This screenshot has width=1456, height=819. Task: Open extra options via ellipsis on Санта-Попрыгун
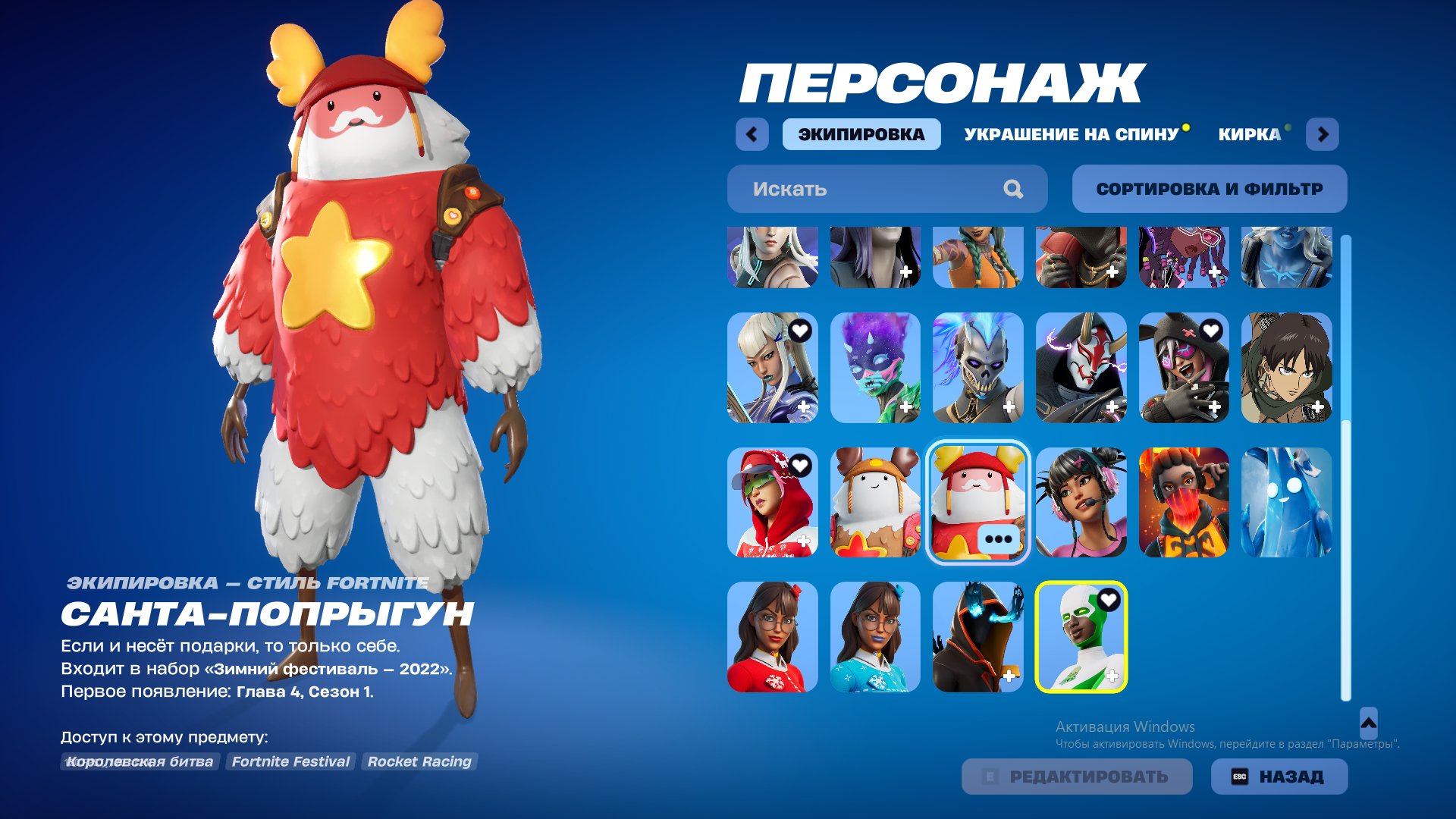point(999,538)
